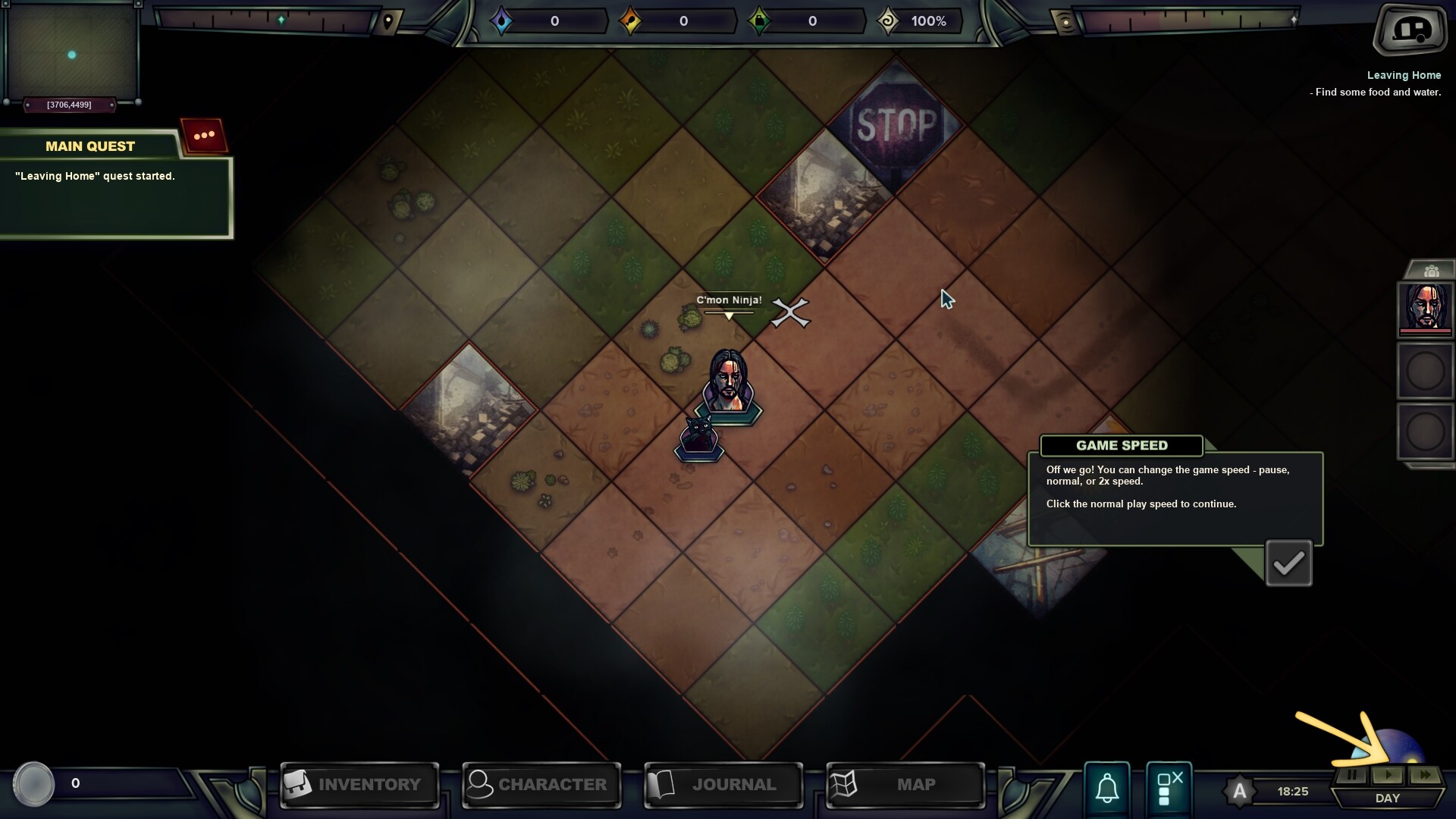Open the world Map

tap(904, 785)
